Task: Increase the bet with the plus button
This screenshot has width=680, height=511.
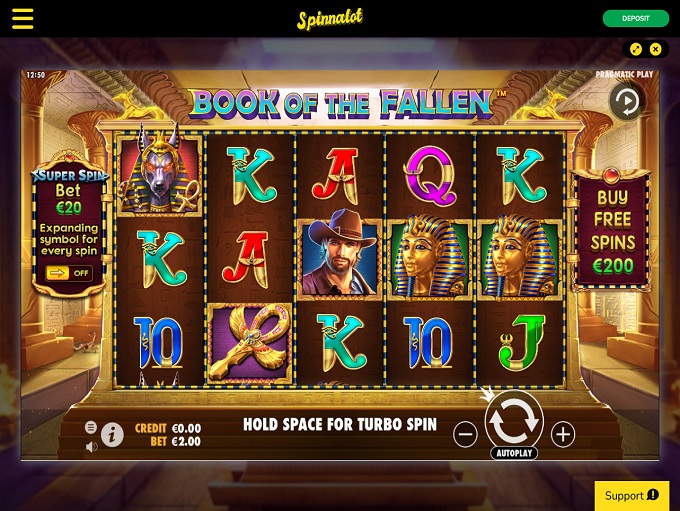Action: click(563, 434)
